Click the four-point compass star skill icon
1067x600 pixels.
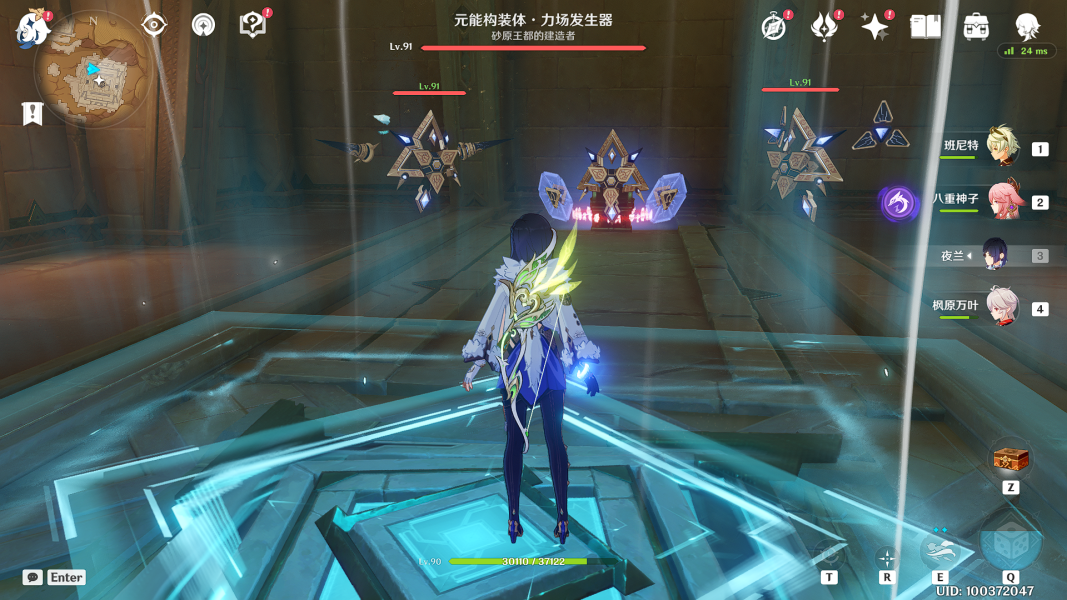click(x=886, y=558)
